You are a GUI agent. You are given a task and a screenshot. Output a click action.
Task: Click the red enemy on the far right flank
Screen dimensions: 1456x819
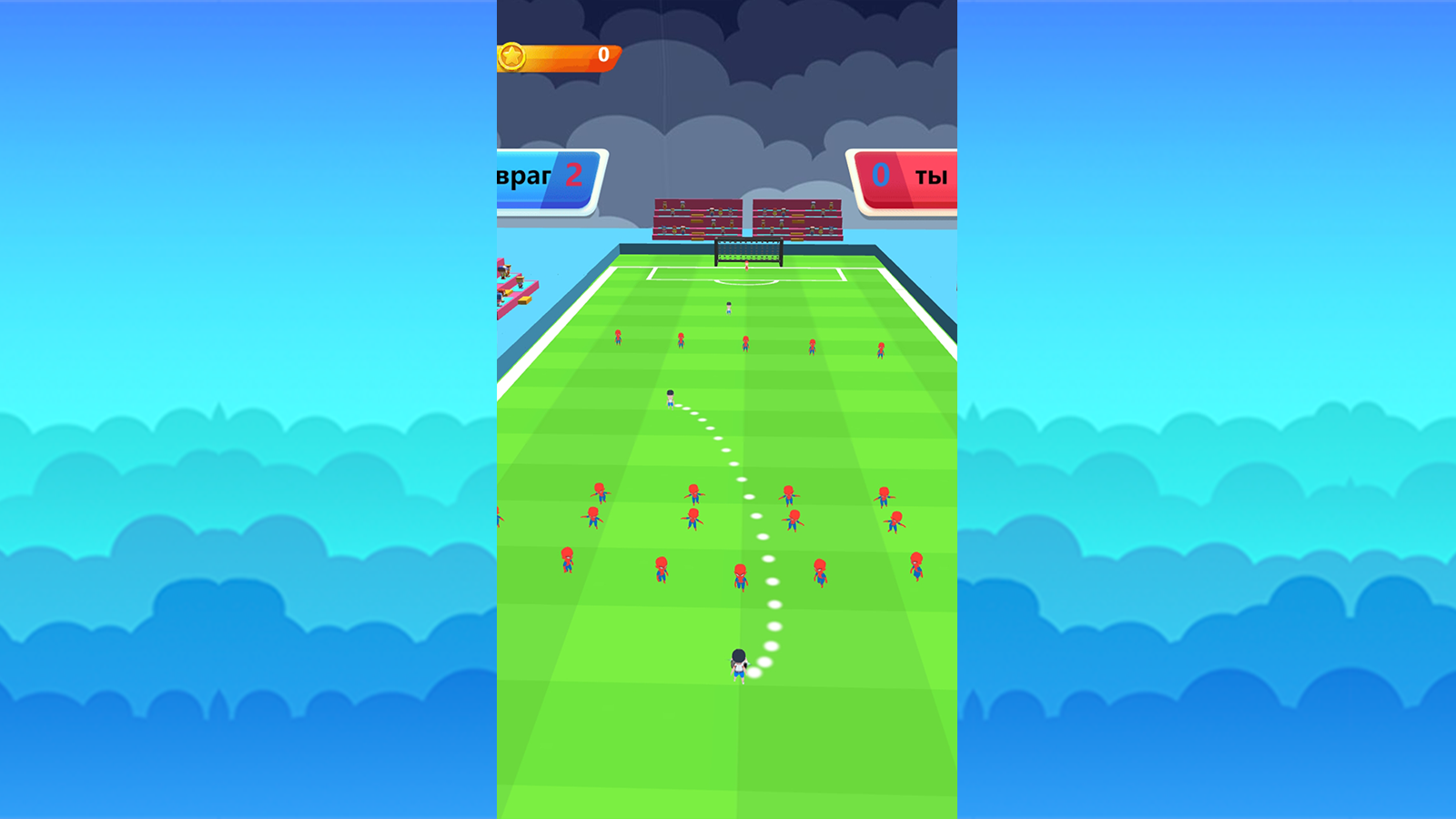(x=915, y=568)
